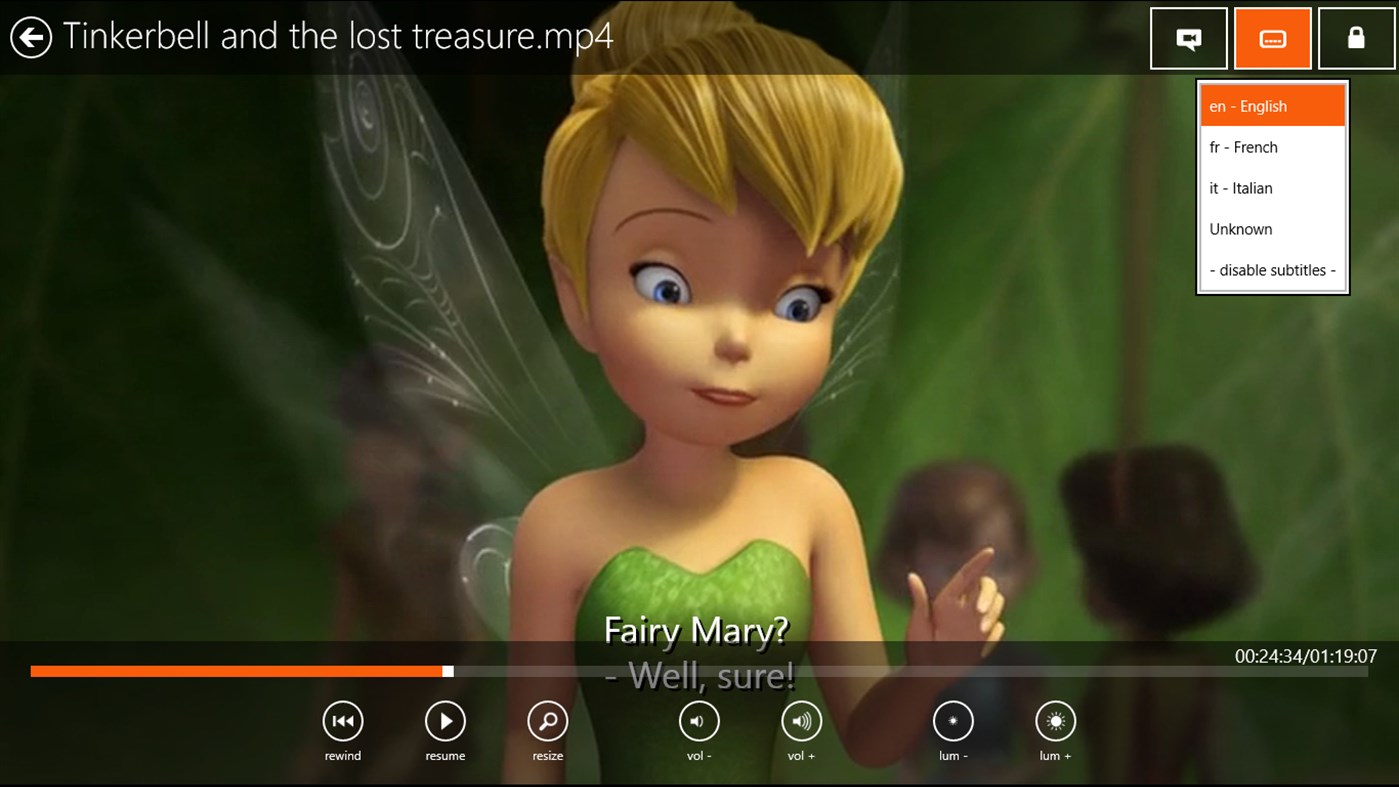Lower volume with the vol - icon

tap(699, 720)
